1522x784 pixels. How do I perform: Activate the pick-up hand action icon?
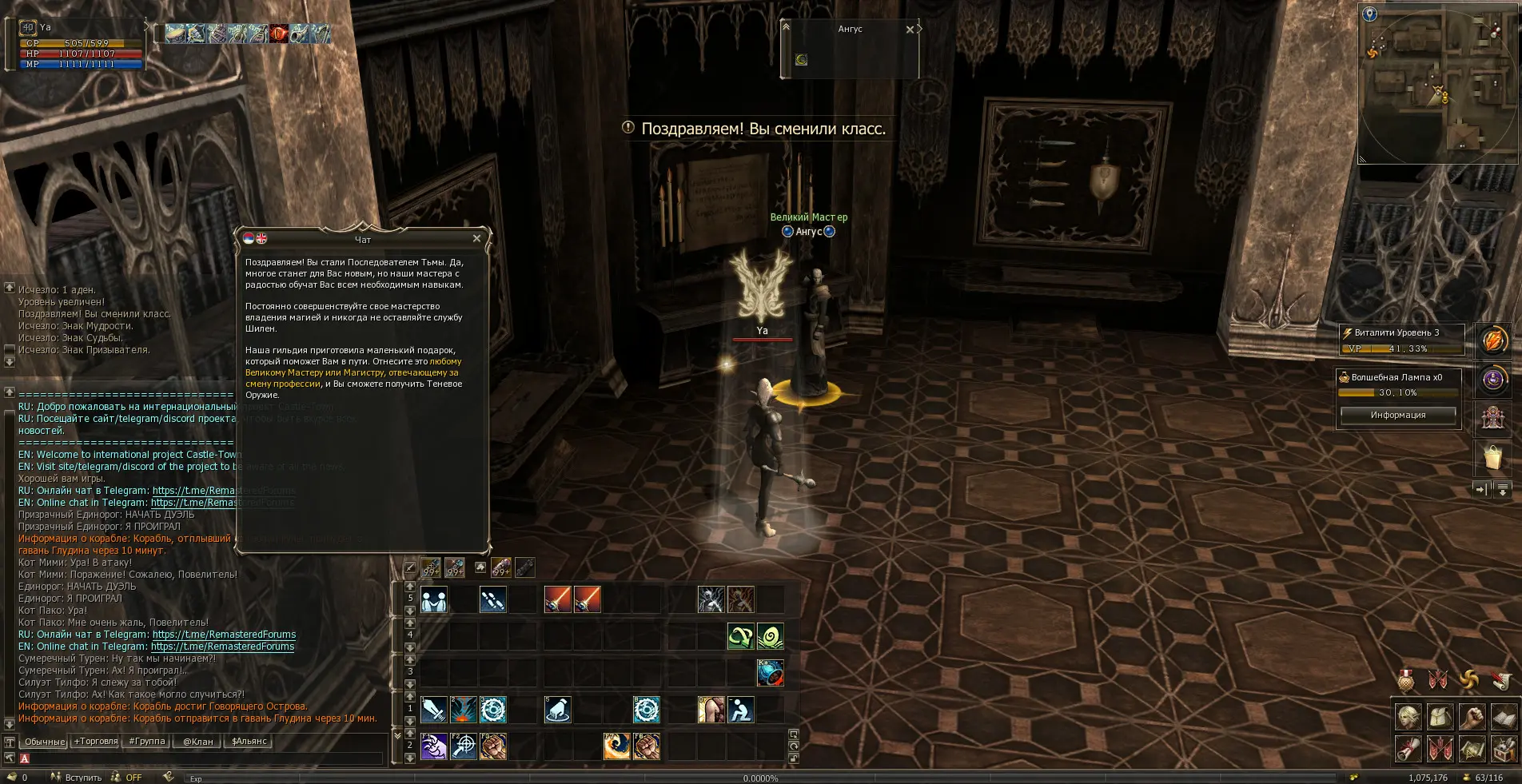point(557,710)
